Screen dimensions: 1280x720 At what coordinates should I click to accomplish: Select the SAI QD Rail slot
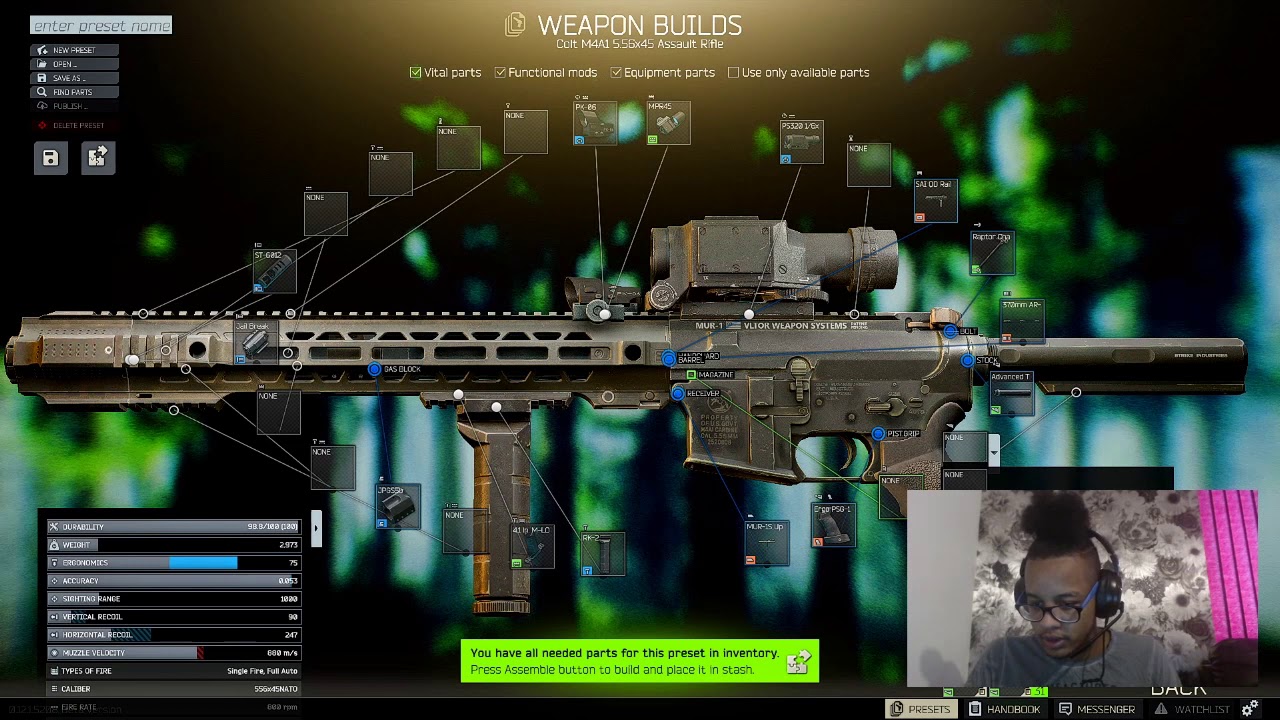coord(935,200)
